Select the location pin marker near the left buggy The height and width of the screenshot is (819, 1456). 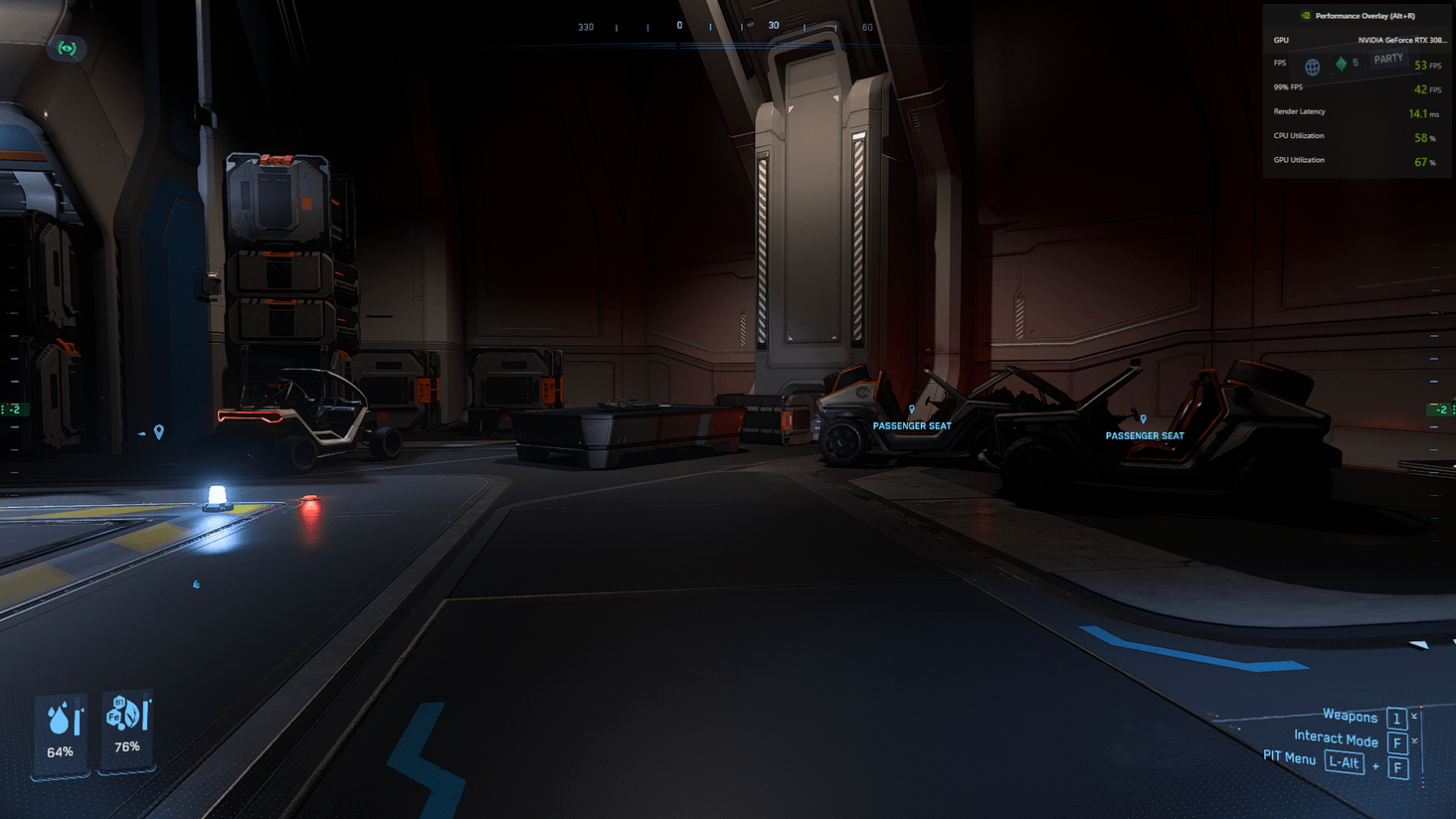coord(161,433)
